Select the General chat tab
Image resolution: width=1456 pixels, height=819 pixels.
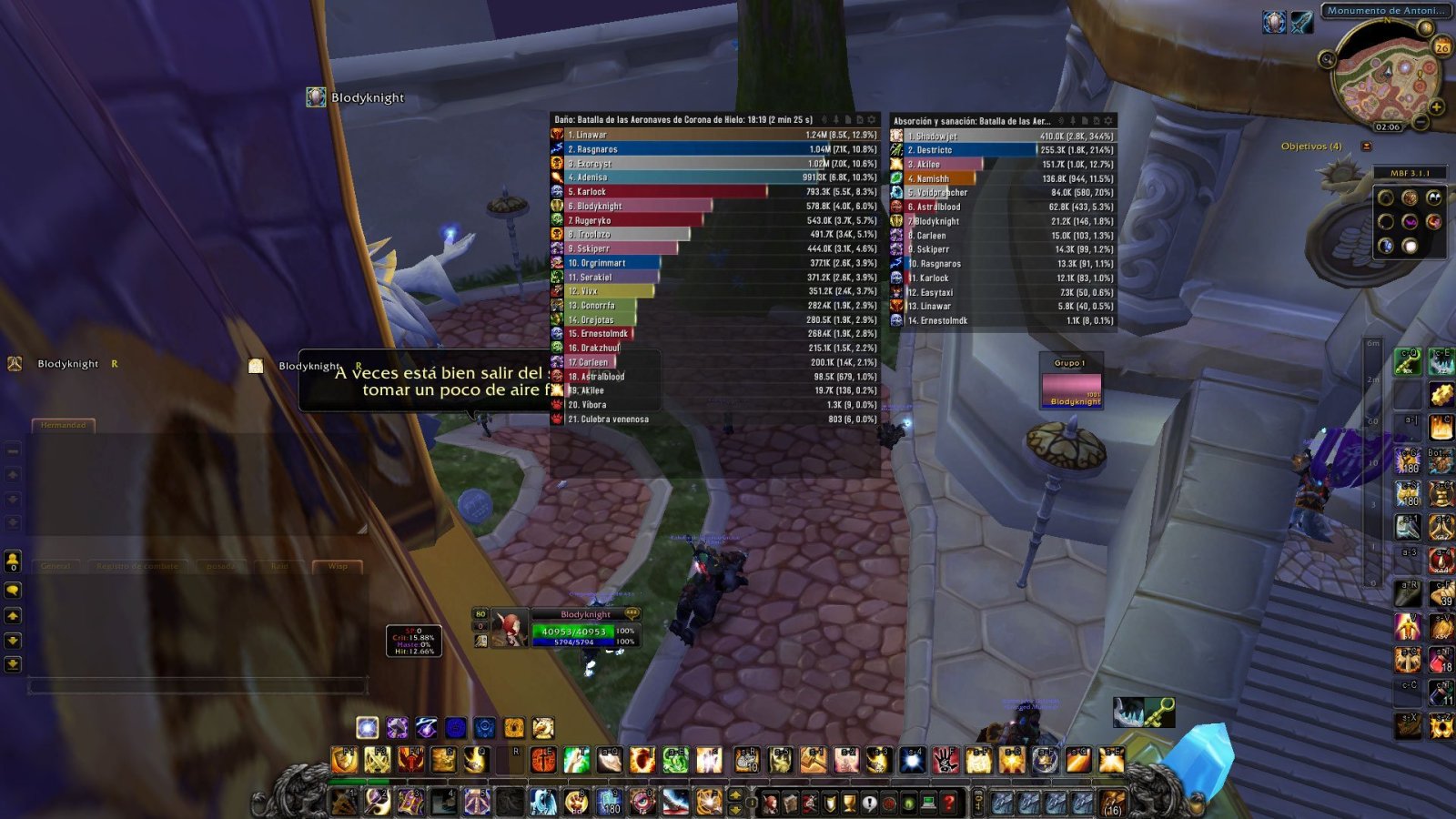56,566
